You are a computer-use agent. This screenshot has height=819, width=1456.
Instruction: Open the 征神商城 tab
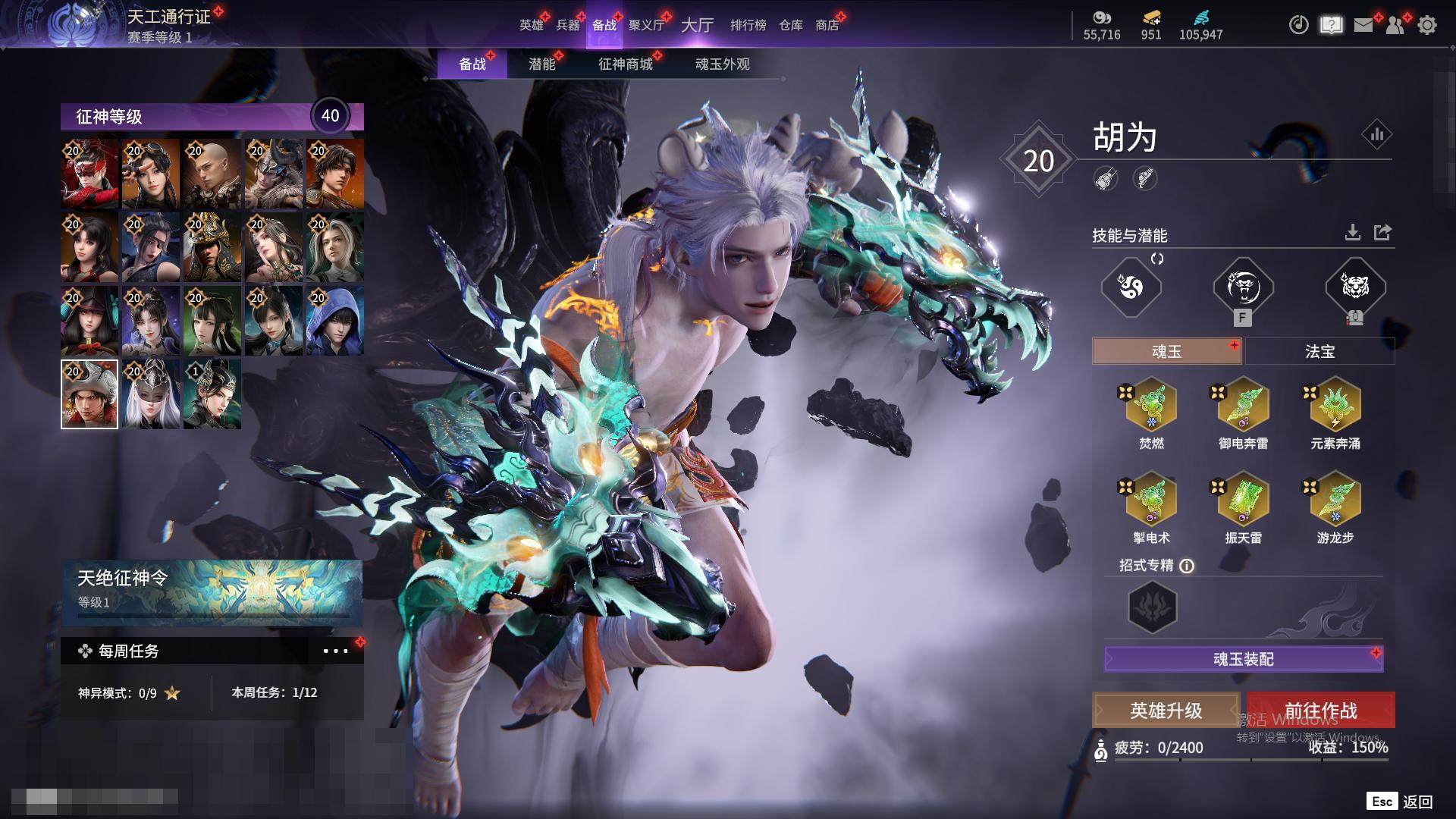625,64
